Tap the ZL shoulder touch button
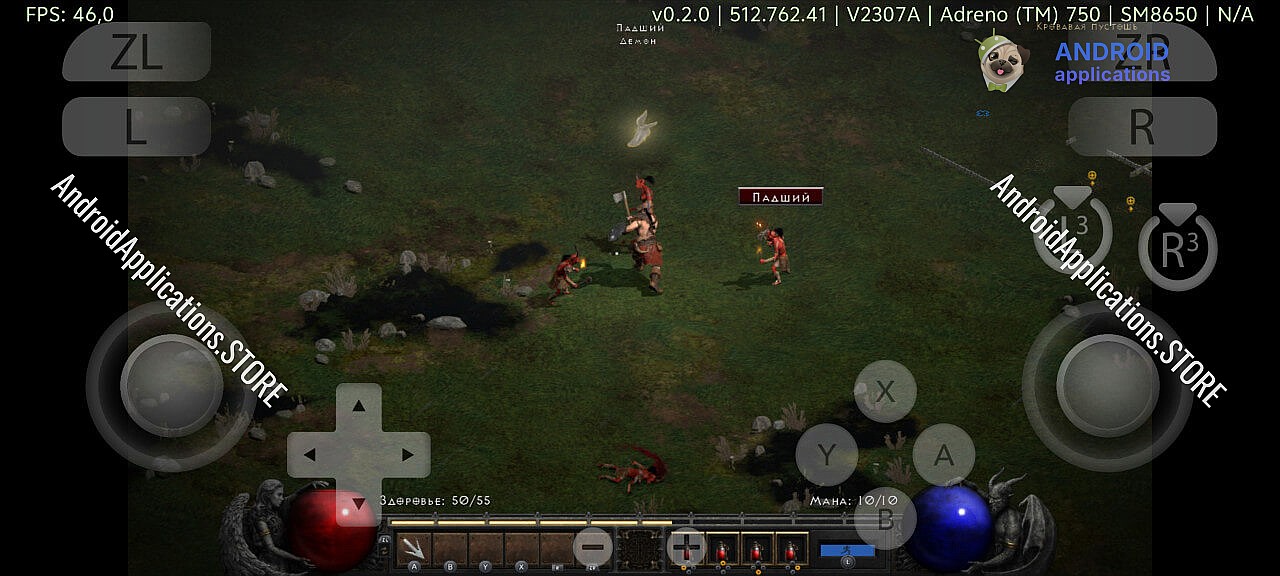Image resolution: width=1280 pixels, height=576 pixels. click(x=136, y=52)
